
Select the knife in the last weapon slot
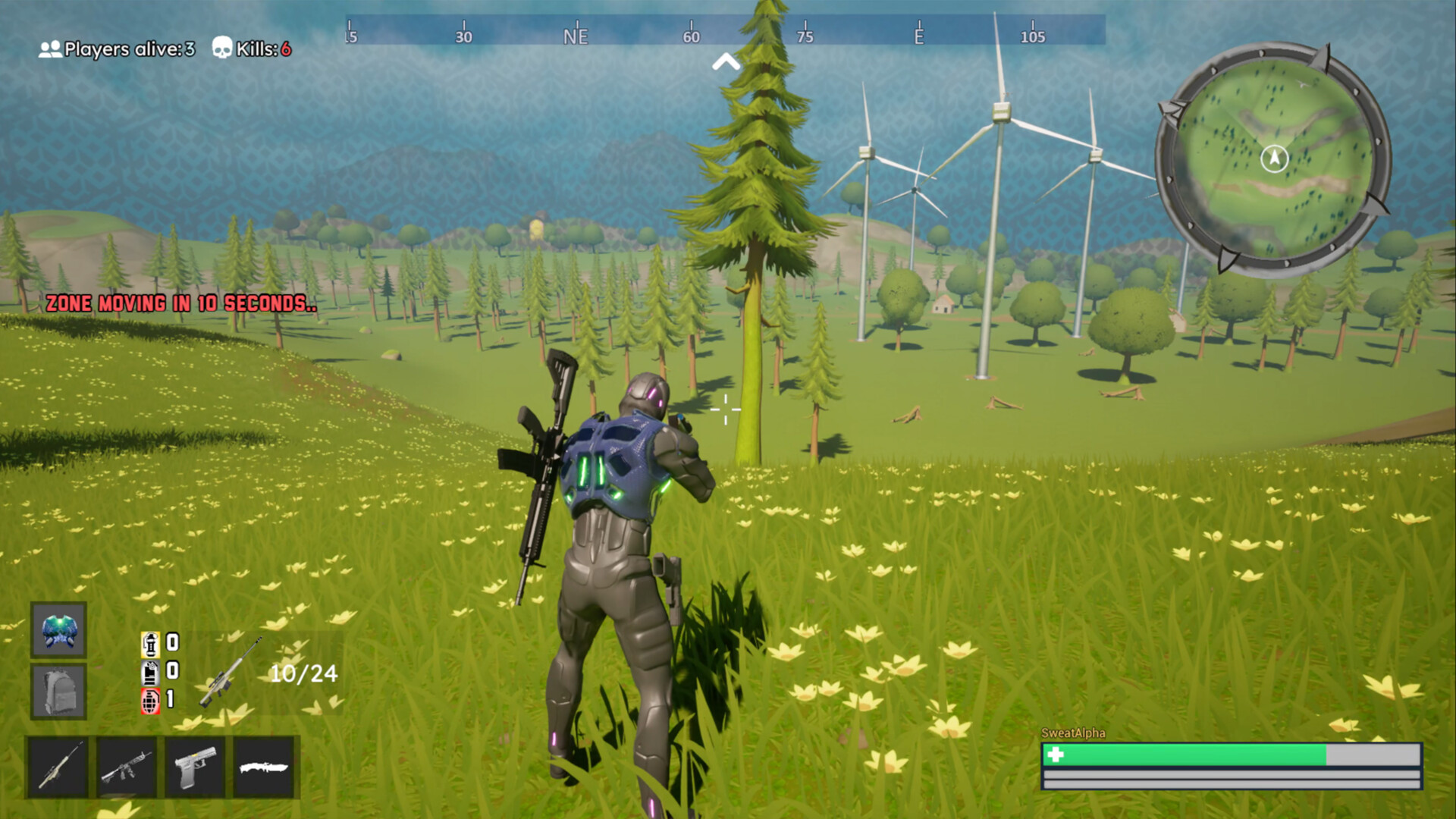(264, 767)
